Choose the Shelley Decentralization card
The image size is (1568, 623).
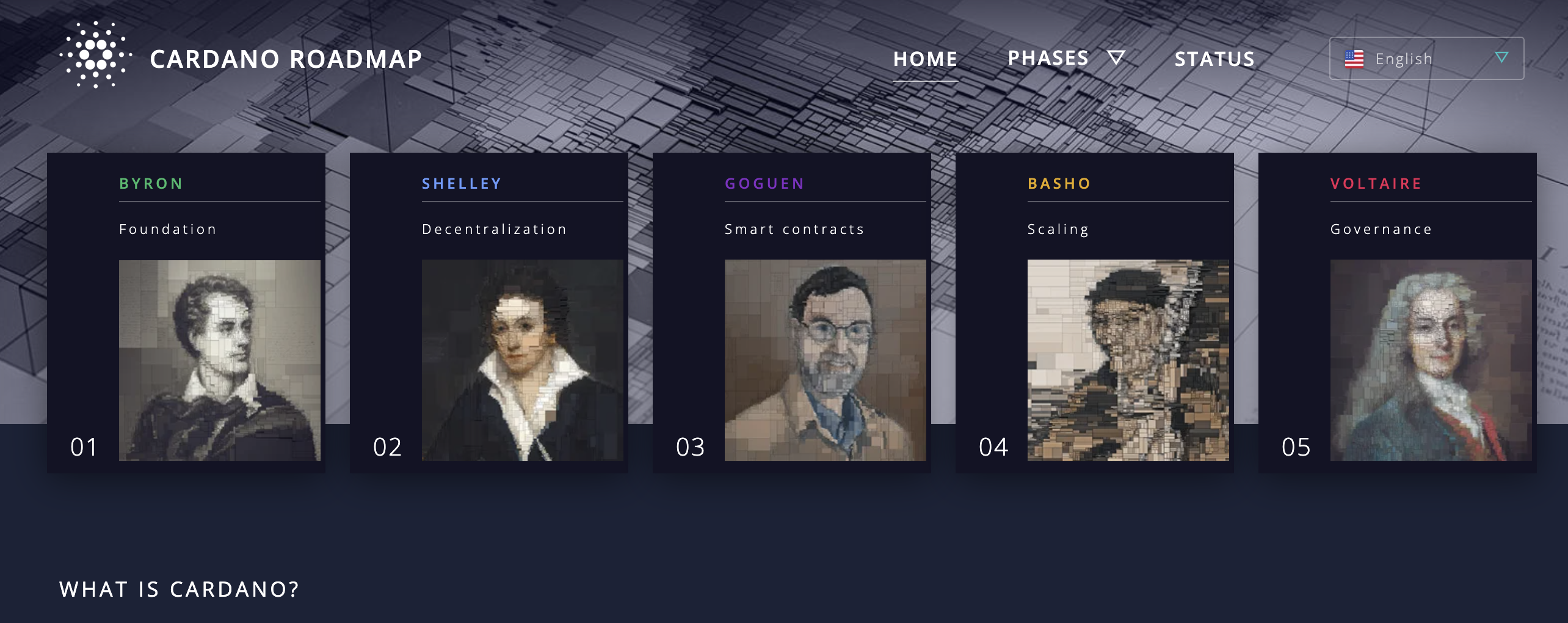(489, 312)
